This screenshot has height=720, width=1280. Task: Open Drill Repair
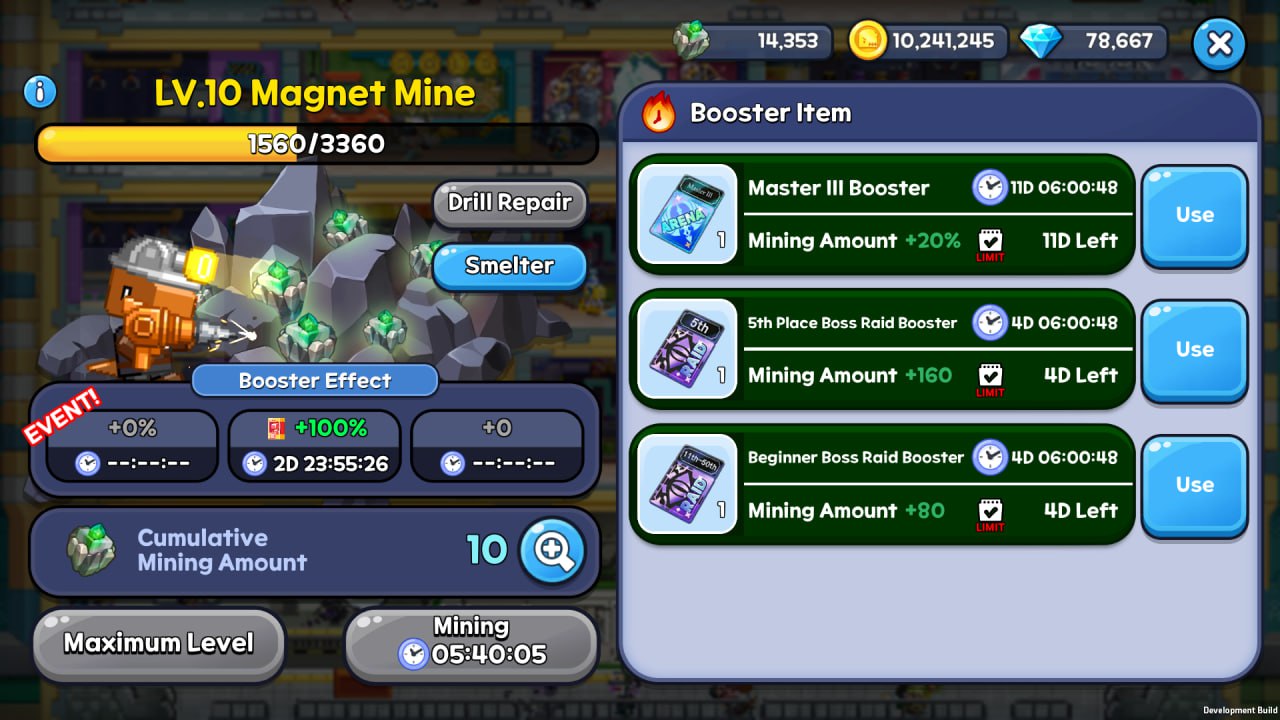[x=509, y=203]
